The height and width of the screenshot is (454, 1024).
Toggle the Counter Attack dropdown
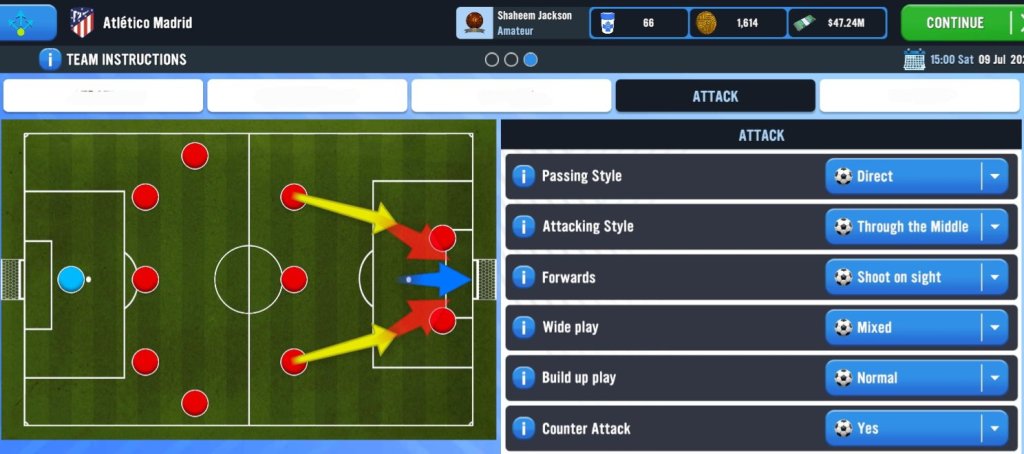pos(916,428)
